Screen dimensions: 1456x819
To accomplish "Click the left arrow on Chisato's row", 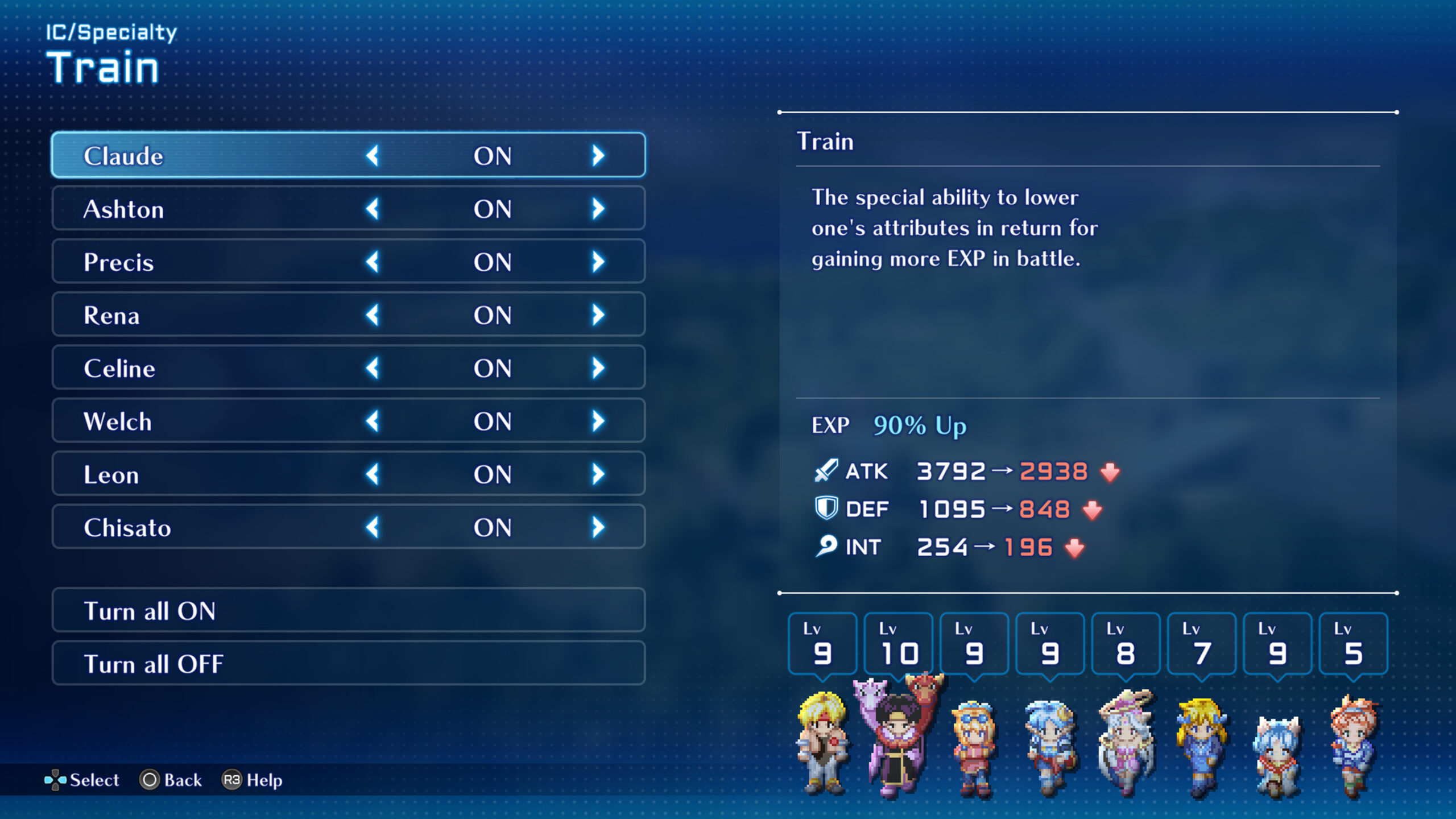I will pos(373,526).
